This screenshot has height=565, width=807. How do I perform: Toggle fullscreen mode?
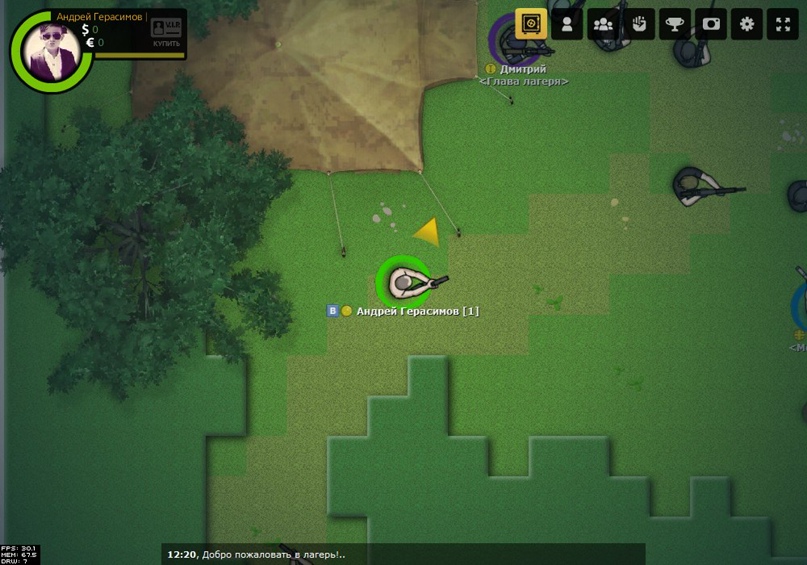[x=783, y=24]
